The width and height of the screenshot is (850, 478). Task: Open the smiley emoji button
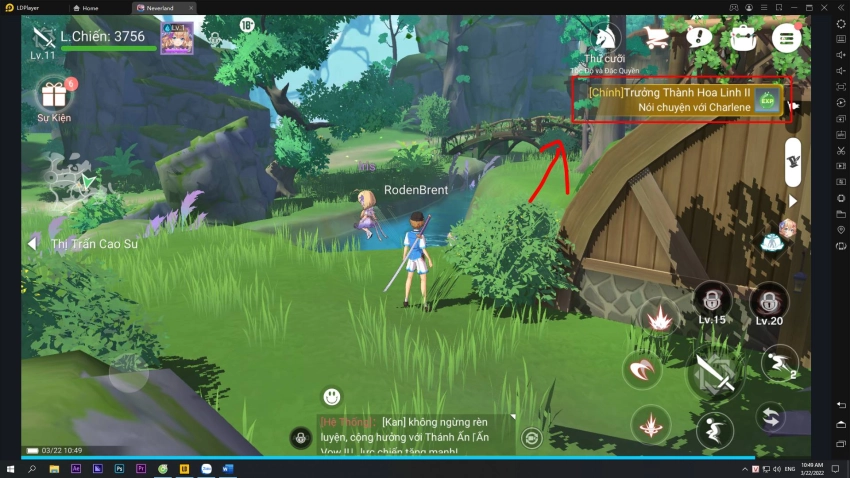point(332,397)
